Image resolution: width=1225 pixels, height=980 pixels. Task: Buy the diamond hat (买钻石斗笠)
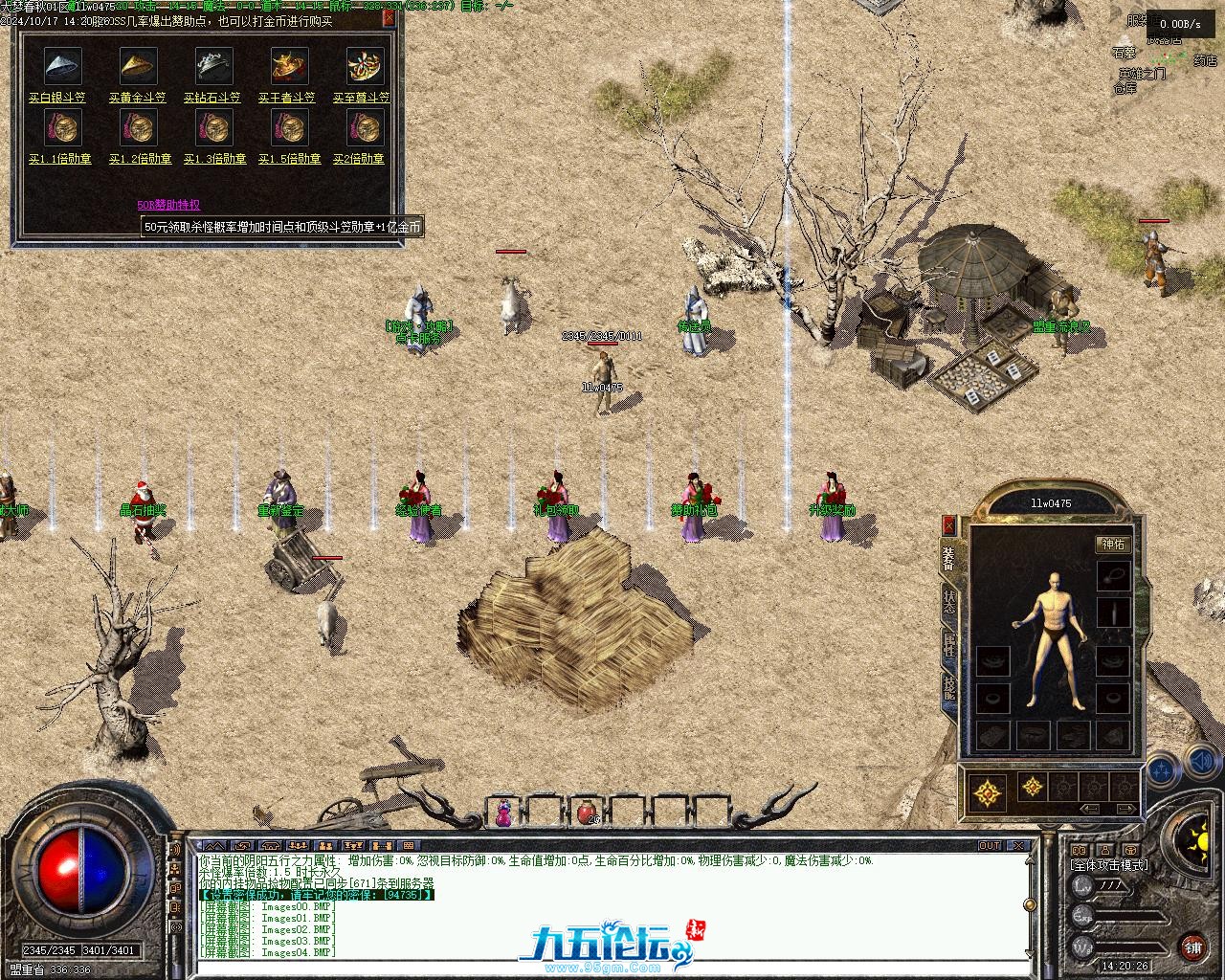tap(212, 98)
